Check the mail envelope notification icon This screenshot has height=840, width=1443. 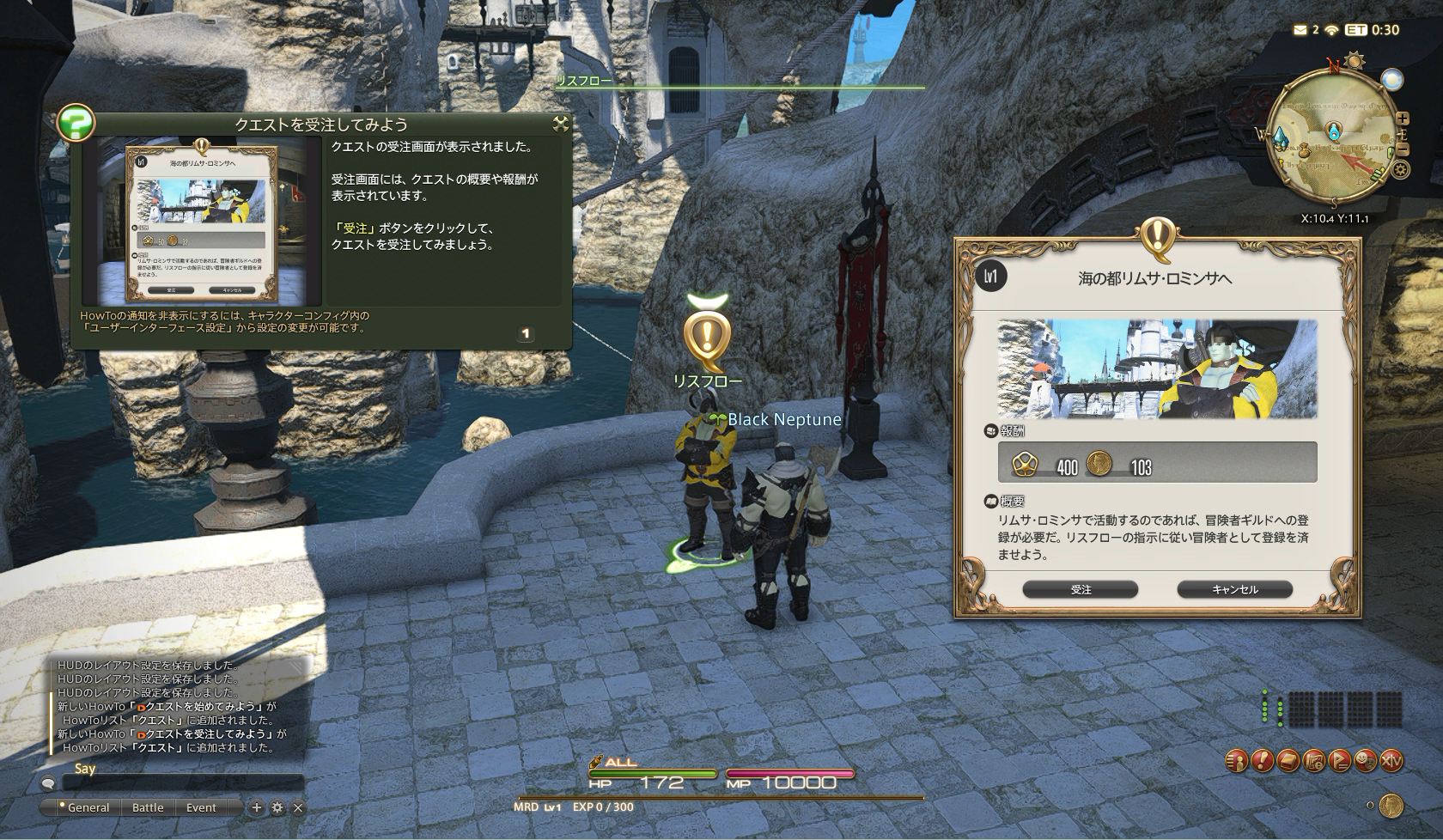click(1300, 30)
